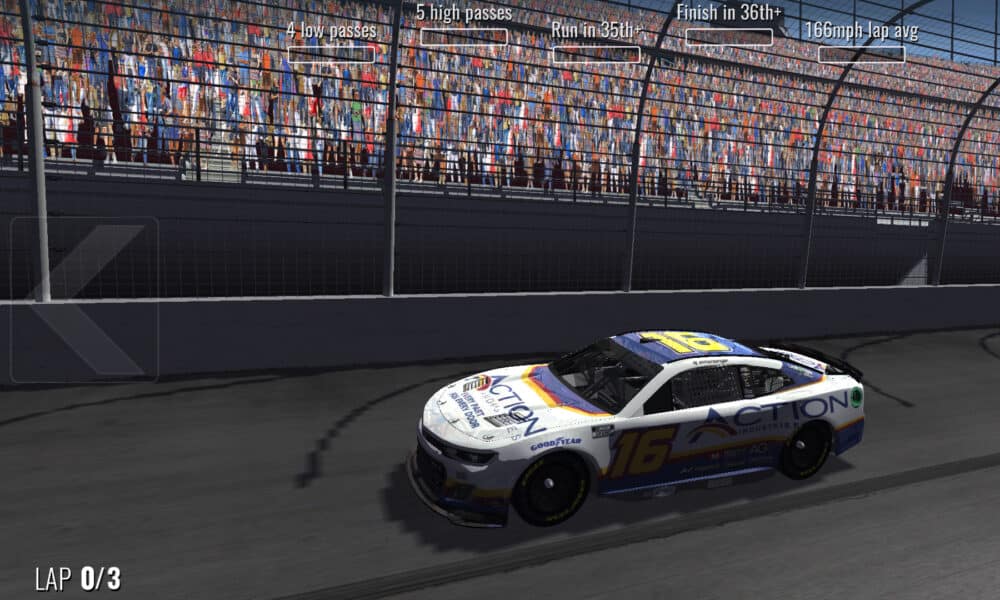Select the '5 high passes' objective
This screenshot has height=600, width=1000.
[464, 26]
